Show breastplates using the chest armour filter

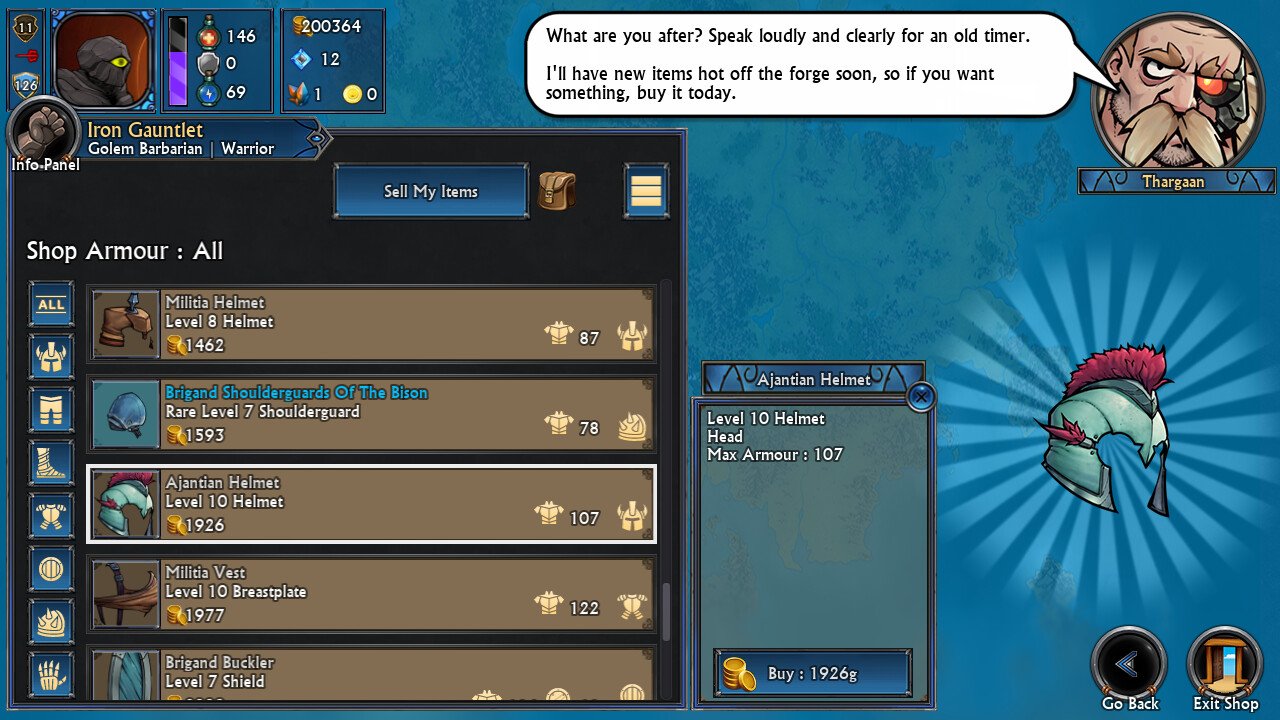(x=51, y=516)
